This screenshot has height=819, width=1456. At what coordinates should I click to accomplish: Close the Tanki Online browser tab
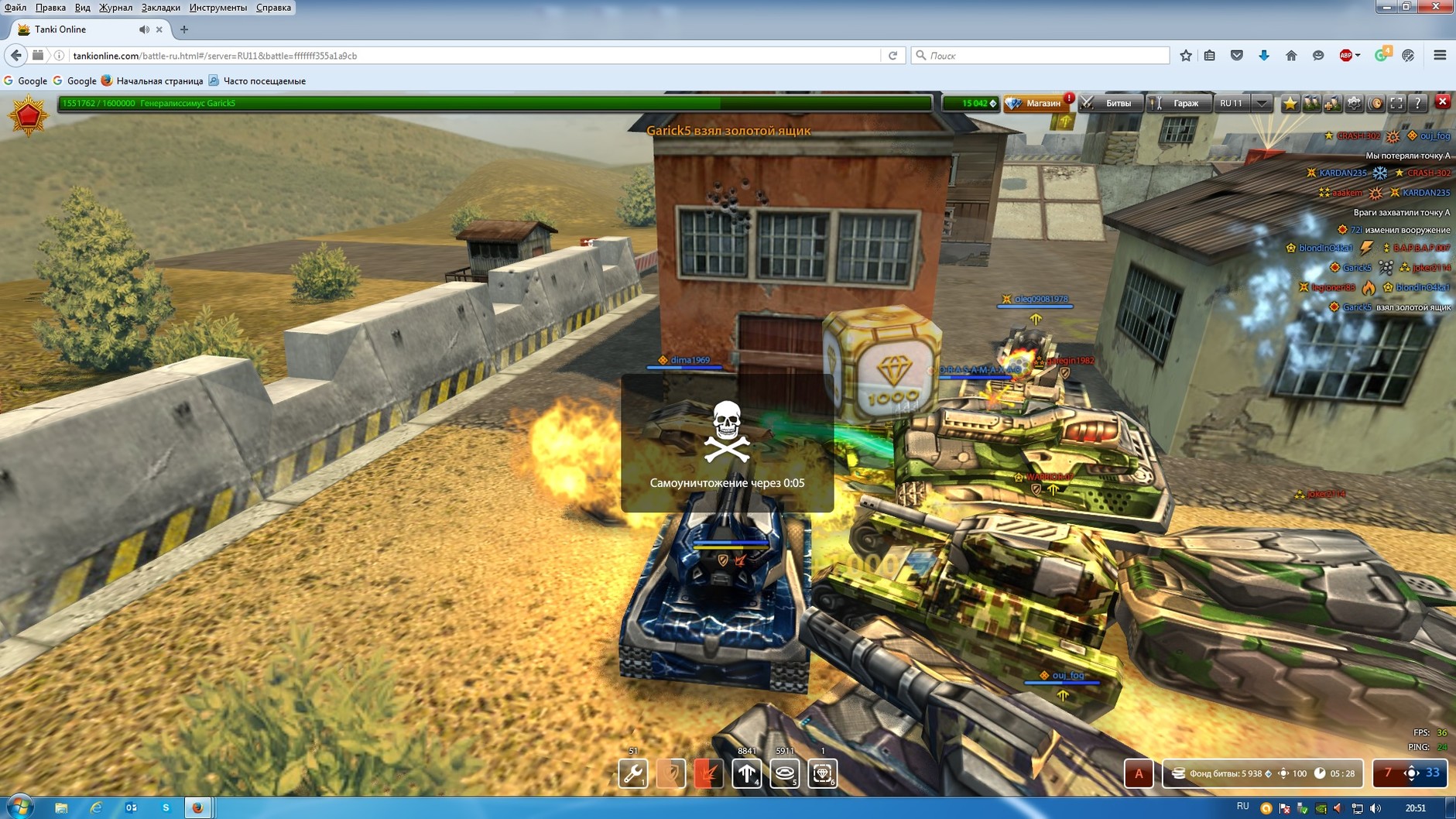click(x=159, y=29)
